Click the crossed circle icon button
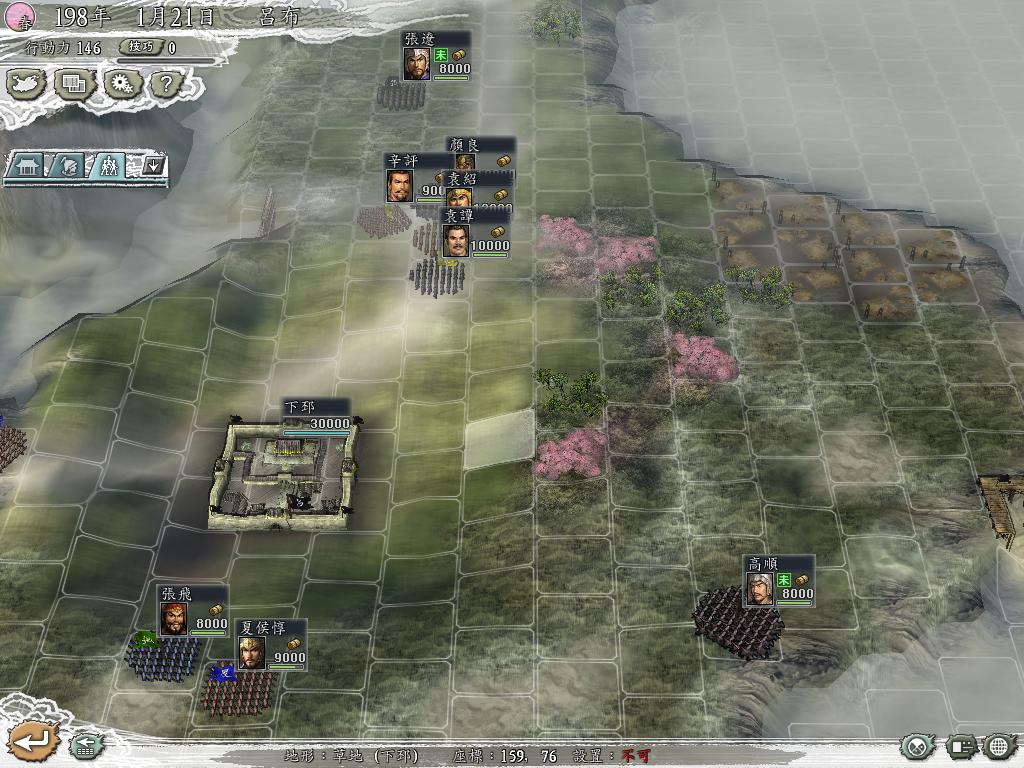 coord(916,746)
